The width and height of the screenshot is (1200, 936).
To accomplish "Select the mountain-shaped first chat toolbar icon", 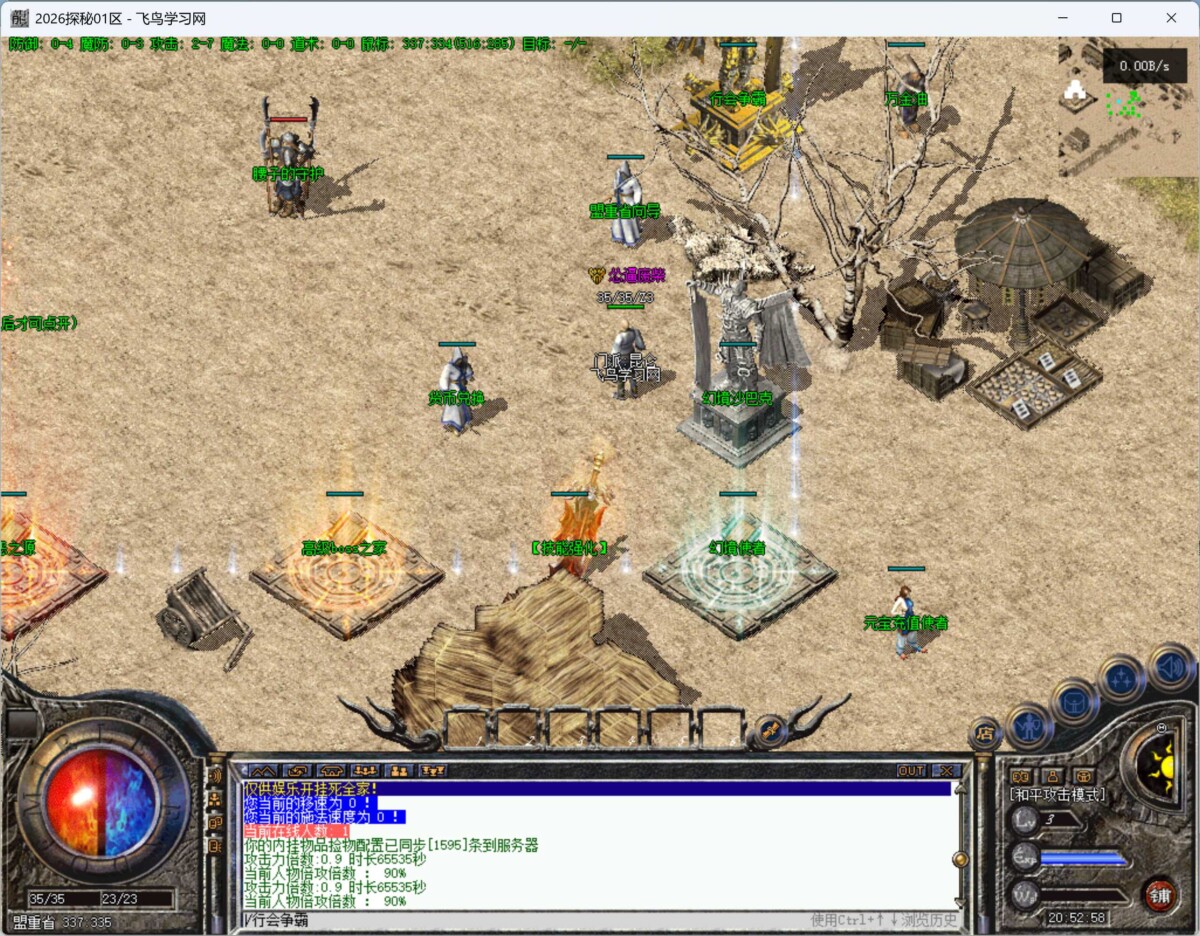I will coord(262,771).
